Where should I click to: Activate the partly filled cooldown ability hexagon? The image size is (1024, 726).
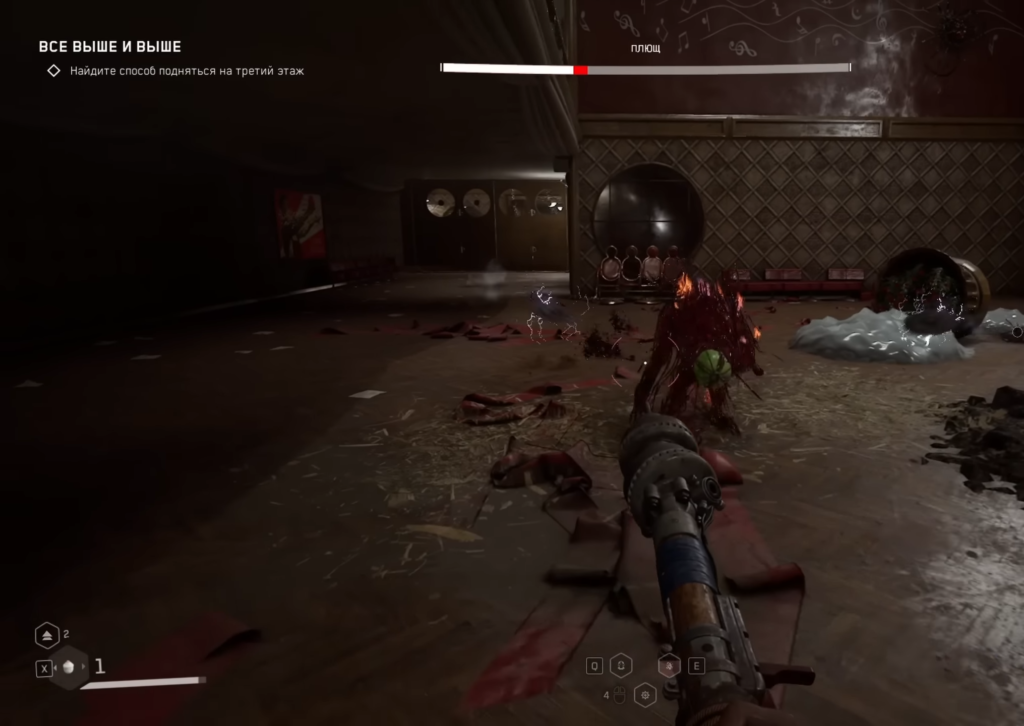[670, 666]
